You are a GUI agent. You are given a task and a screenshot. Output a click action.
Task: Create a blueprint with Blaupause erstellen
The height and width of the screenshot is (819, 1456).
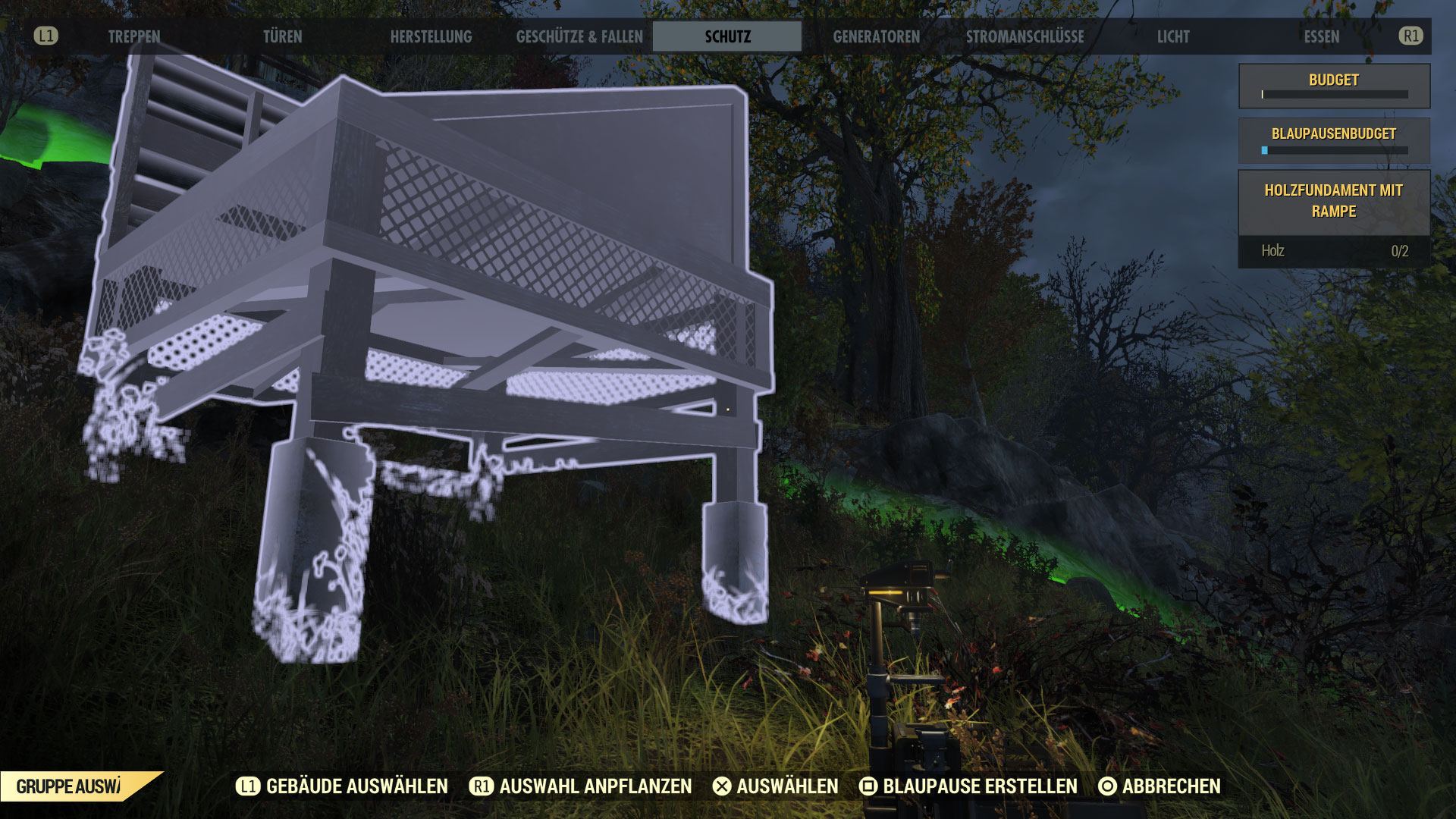pyautogui.click(x=968, y=786)
